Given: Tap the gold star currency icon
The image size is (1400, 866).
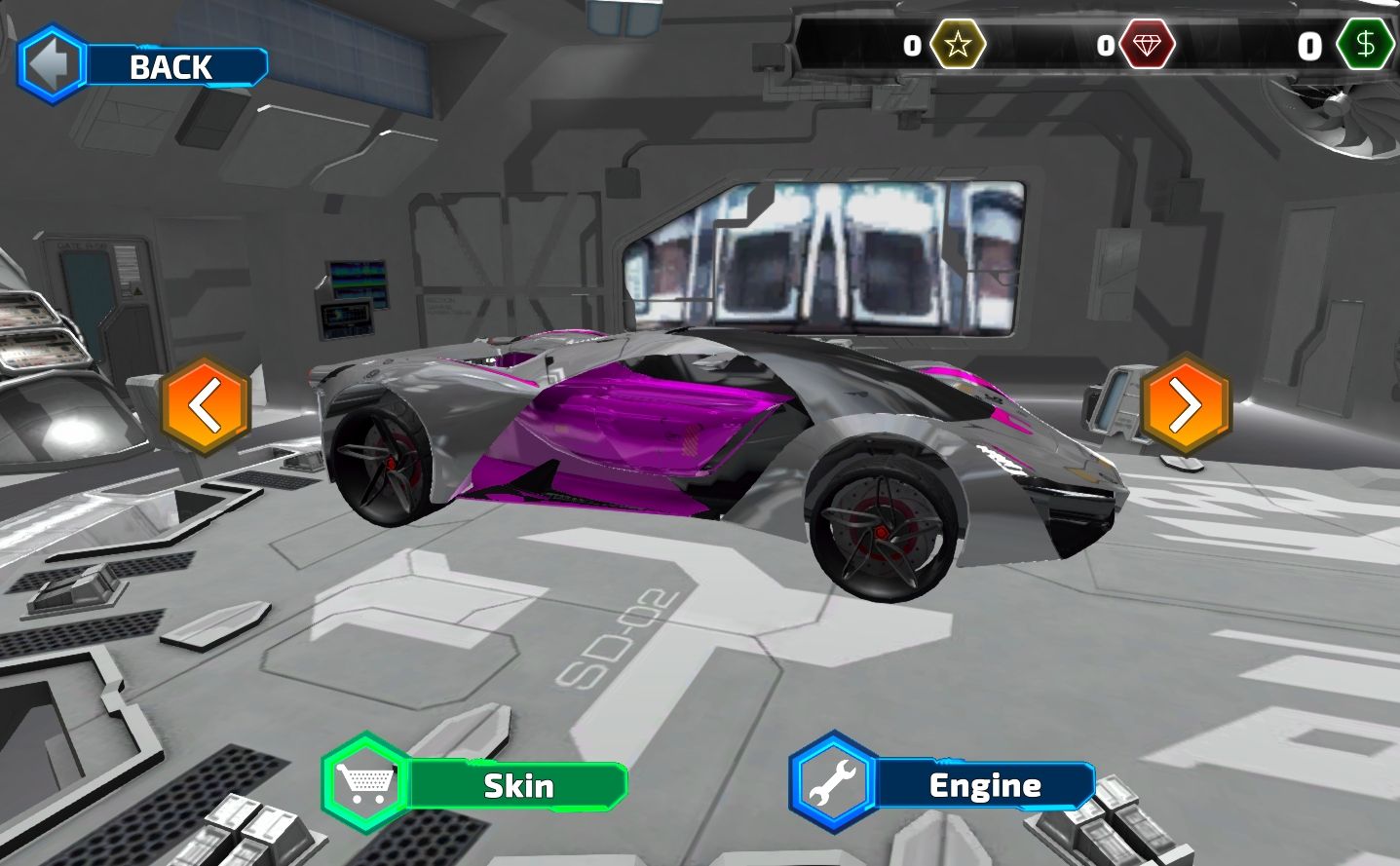Looking at the screenshot, I should [x=958, y=45].
